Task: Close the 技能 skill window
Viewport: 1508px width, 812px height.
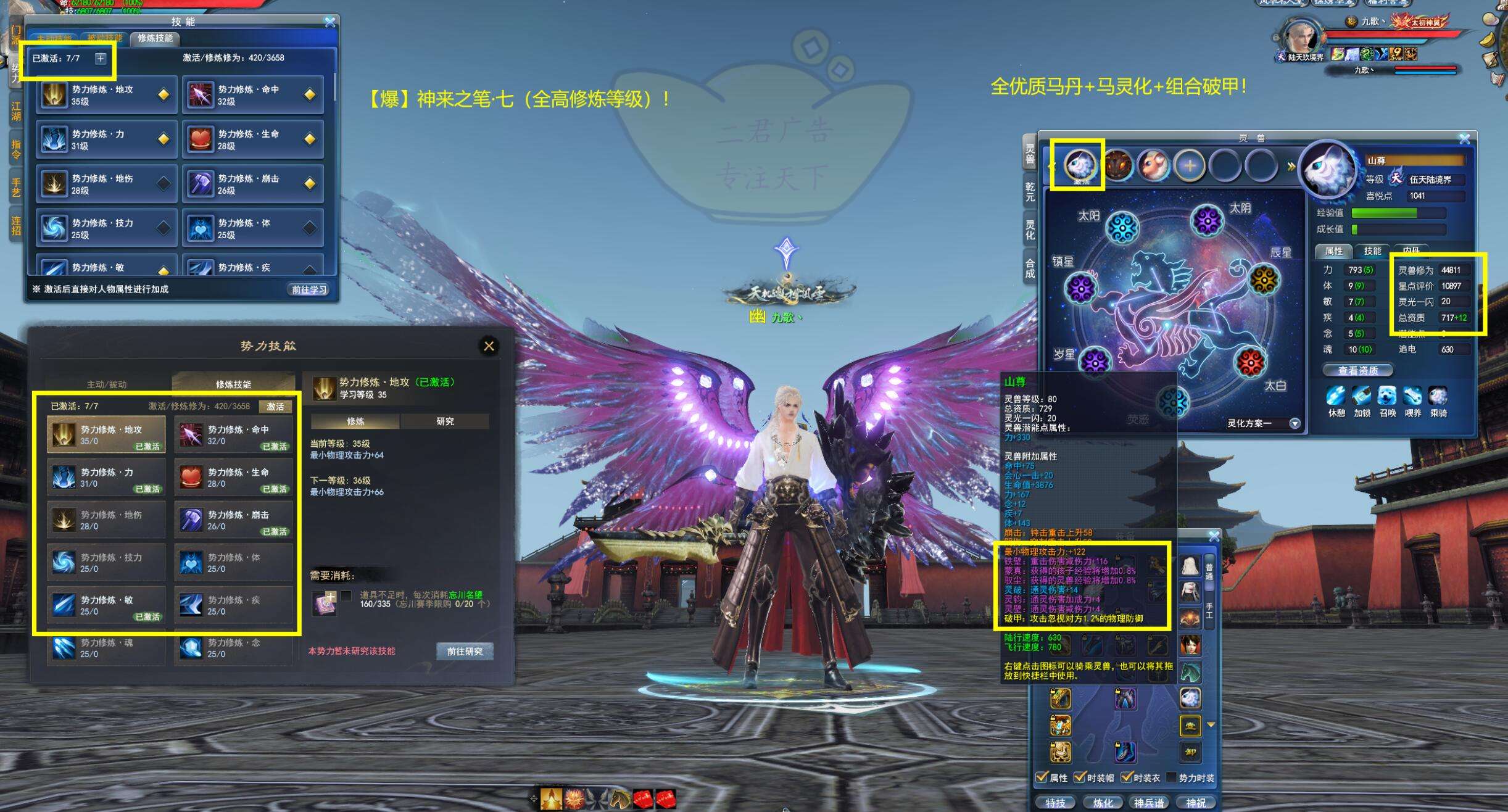Action: [x=330, y=22]
